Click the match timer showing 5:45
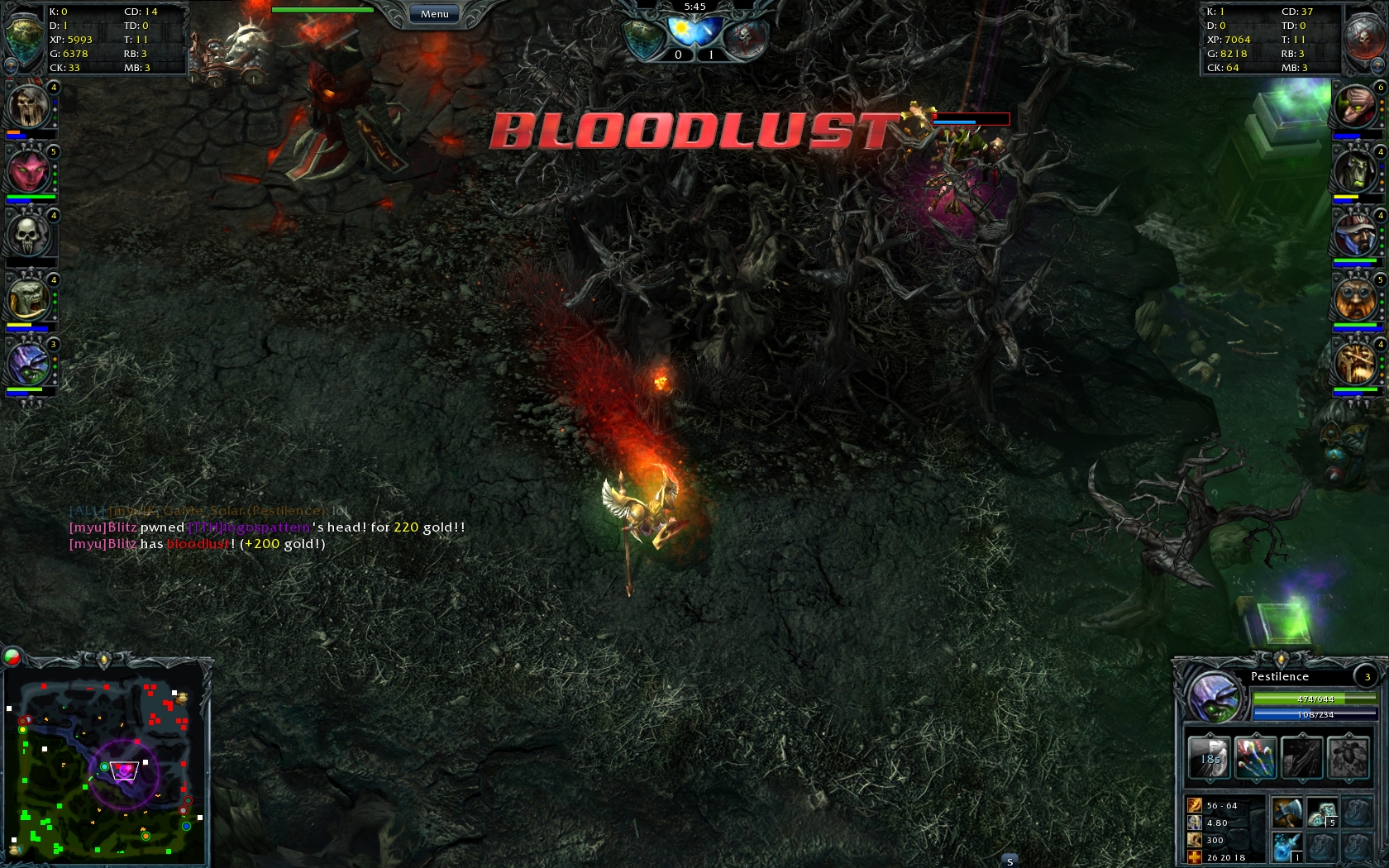 694,7
